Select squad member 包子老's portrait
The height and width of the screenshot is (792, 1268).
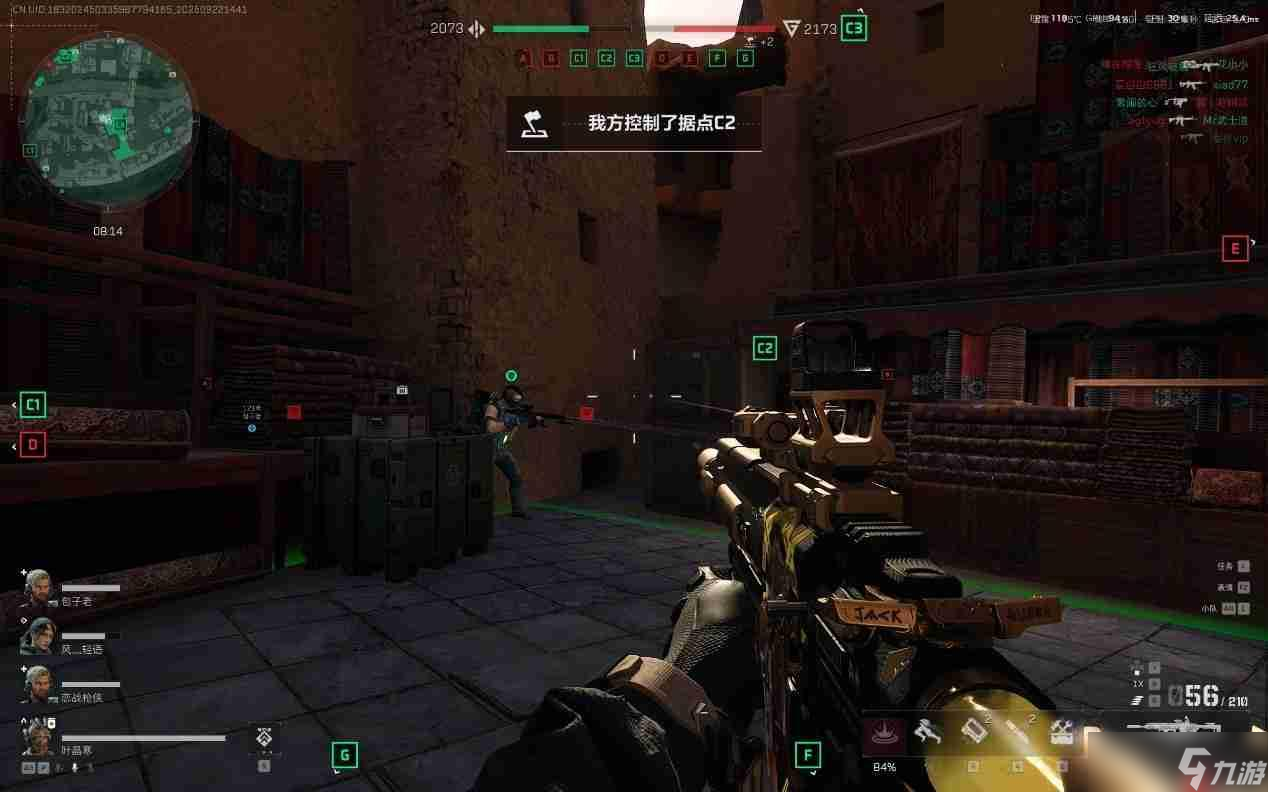(38, 588)
